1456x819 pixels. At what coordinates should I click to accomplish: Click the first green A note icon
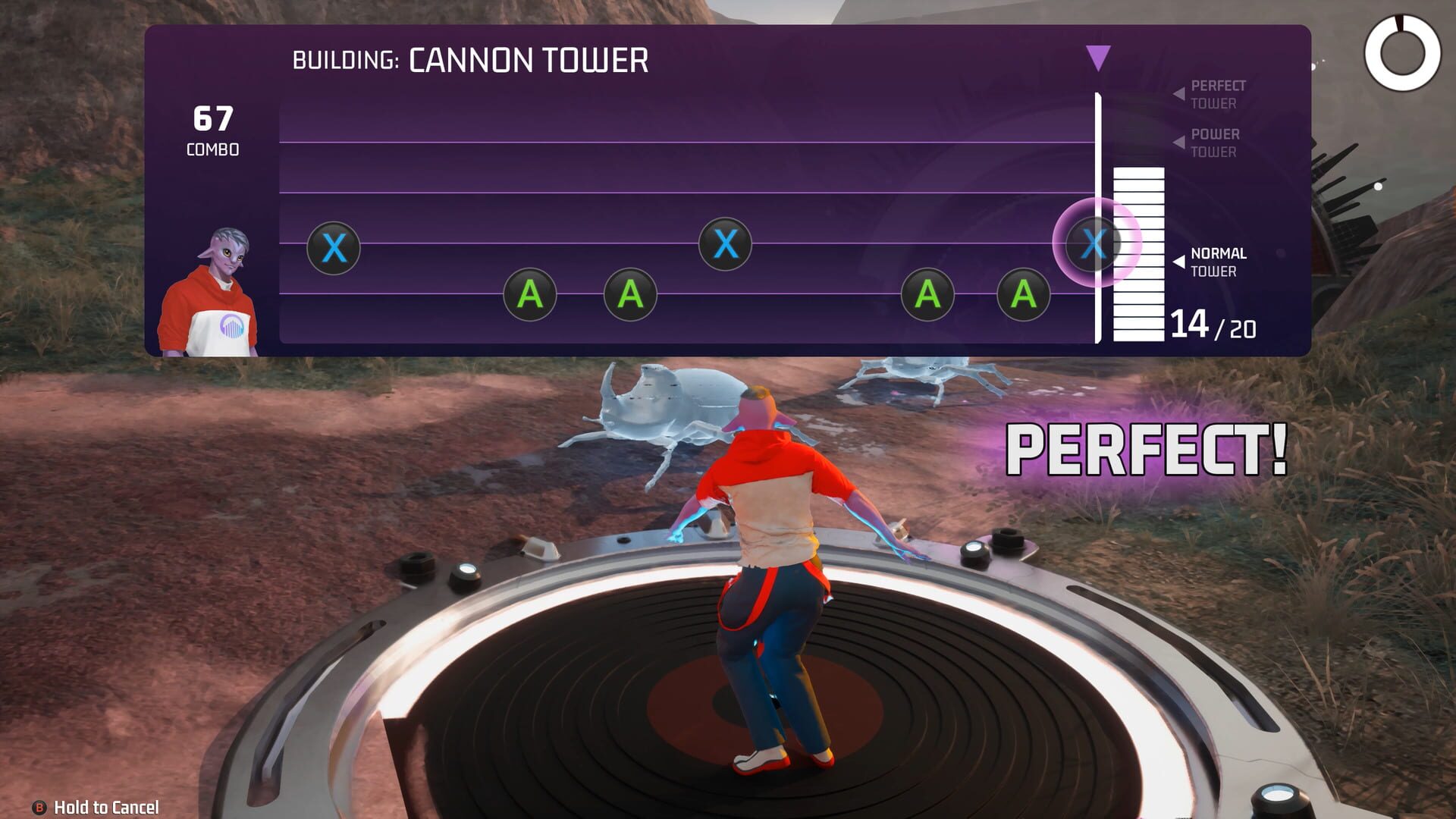pos(529,296)
